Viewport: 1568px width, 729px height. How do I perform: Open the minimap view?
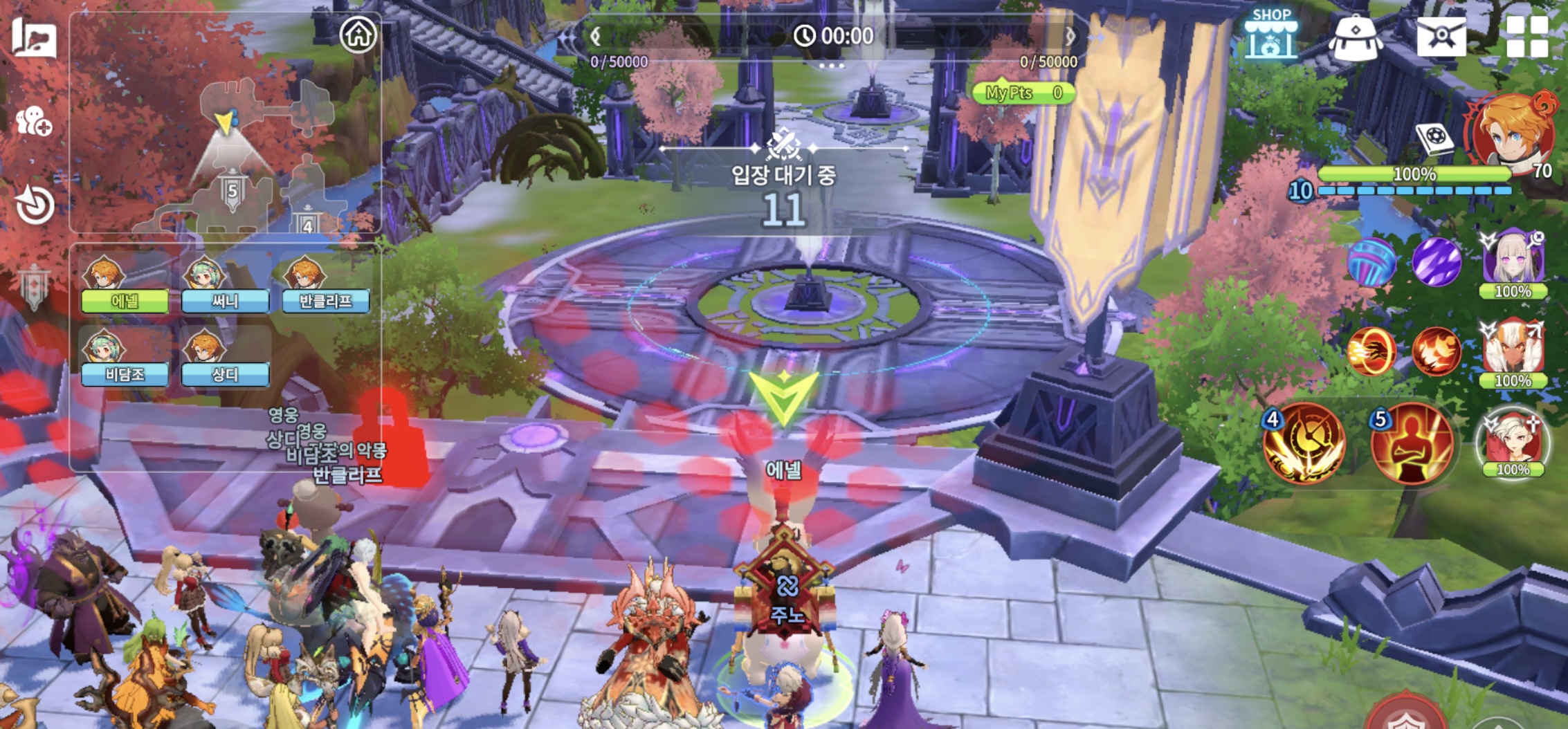(228, 152)
